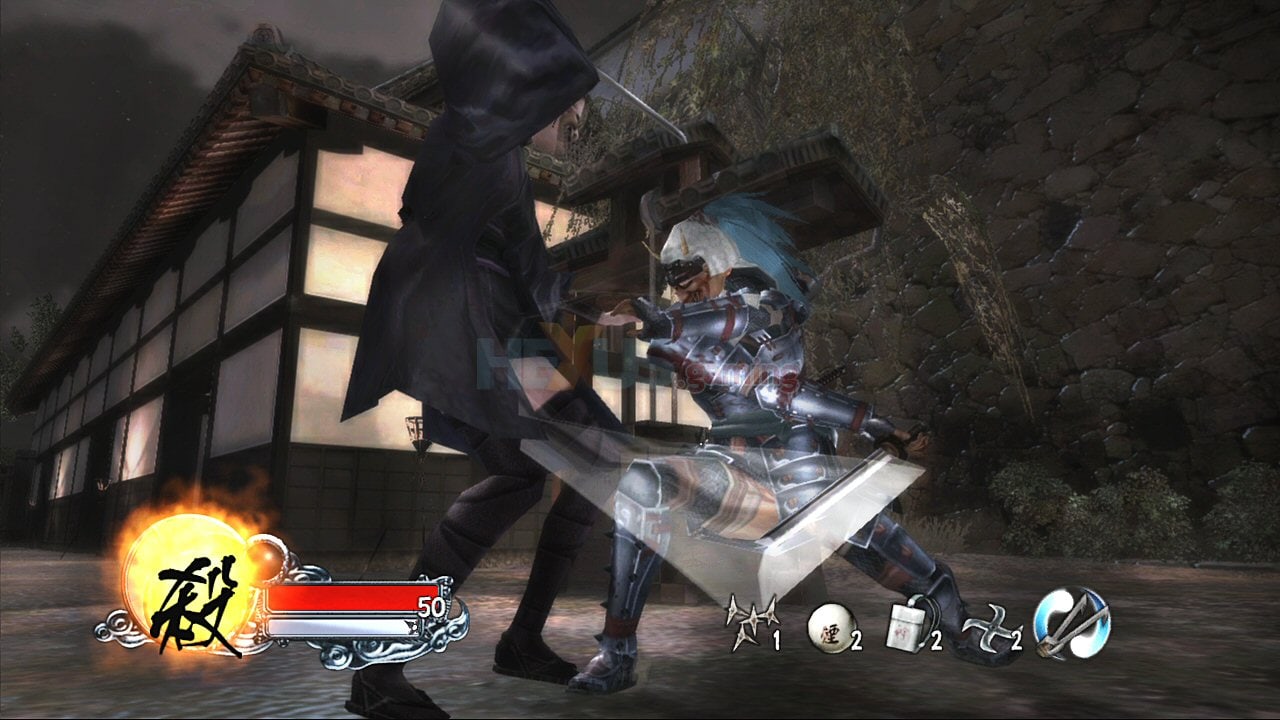Click the white stealth gauge bar
The image size is (1280, 720).
pyautogui.click(x=340, y=626)
